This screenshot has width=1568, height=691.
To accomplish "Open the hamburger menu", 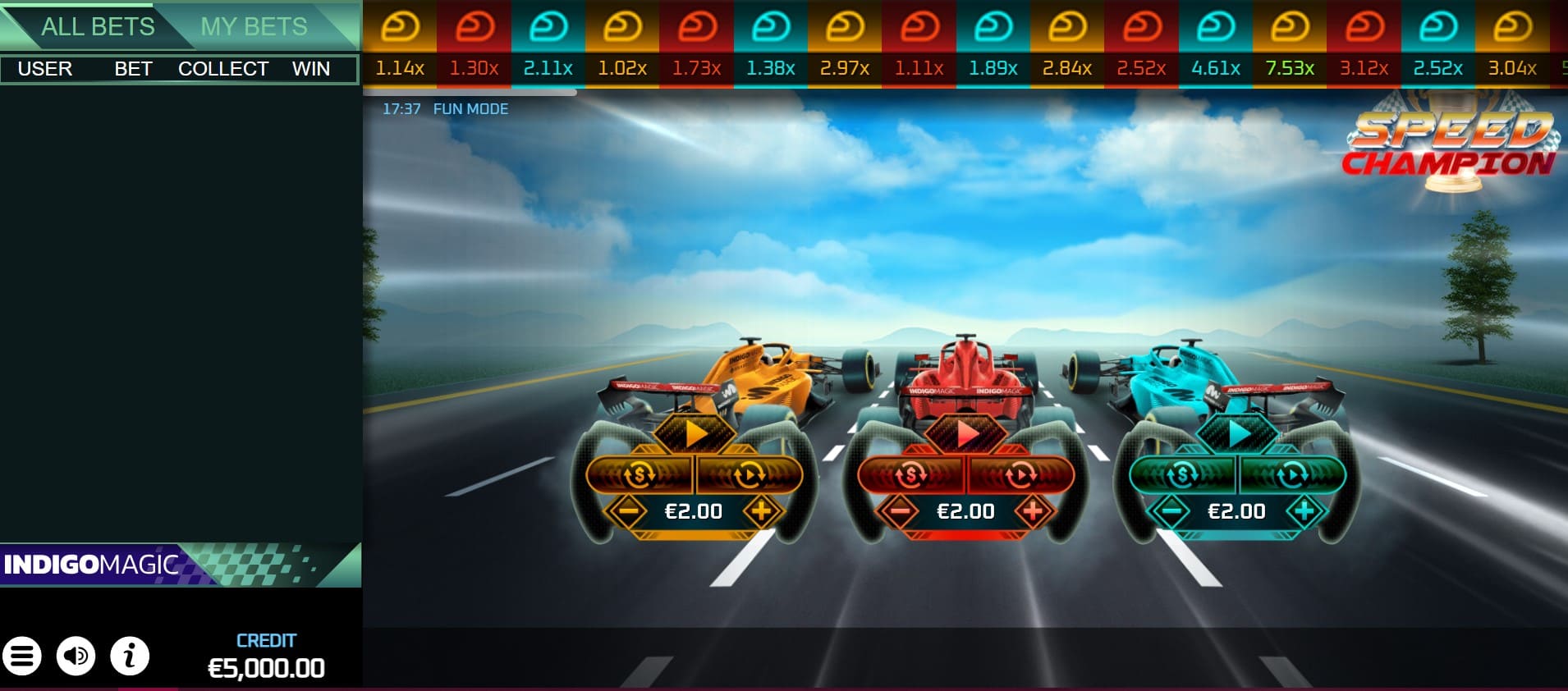I will 22,656.
